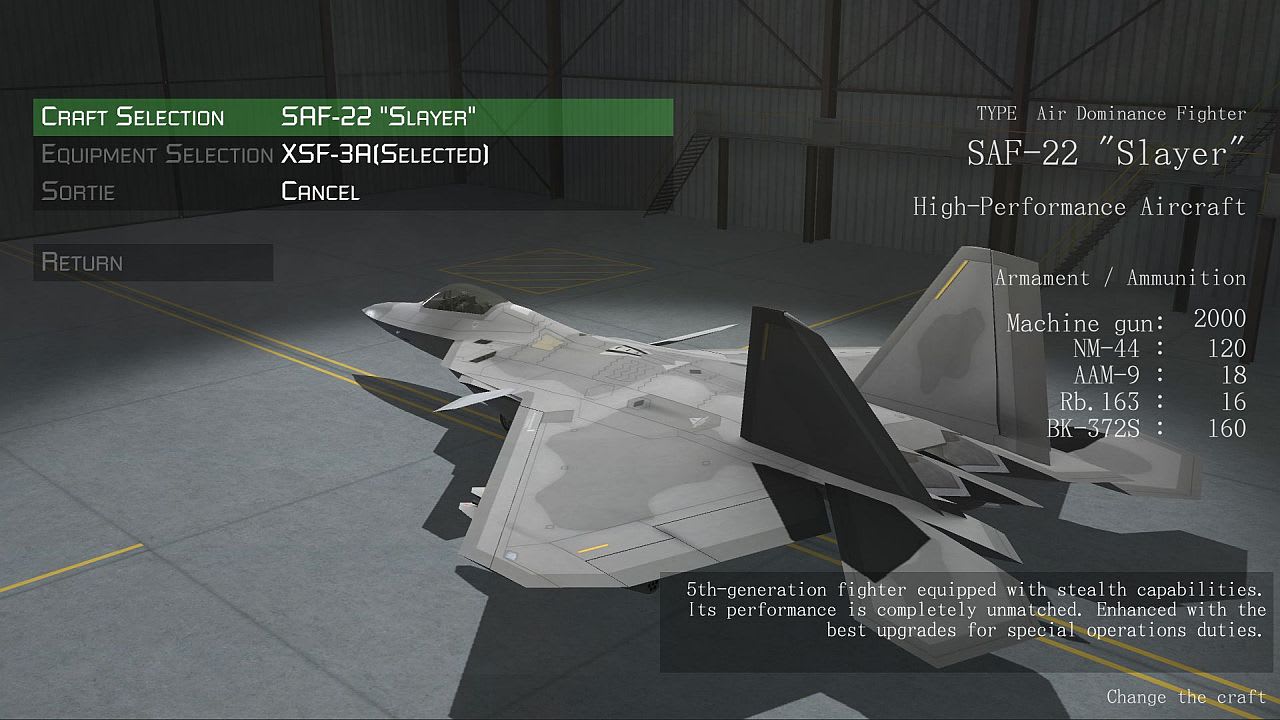
Task: Cancel the sortie selection
Action: (320, 191)
